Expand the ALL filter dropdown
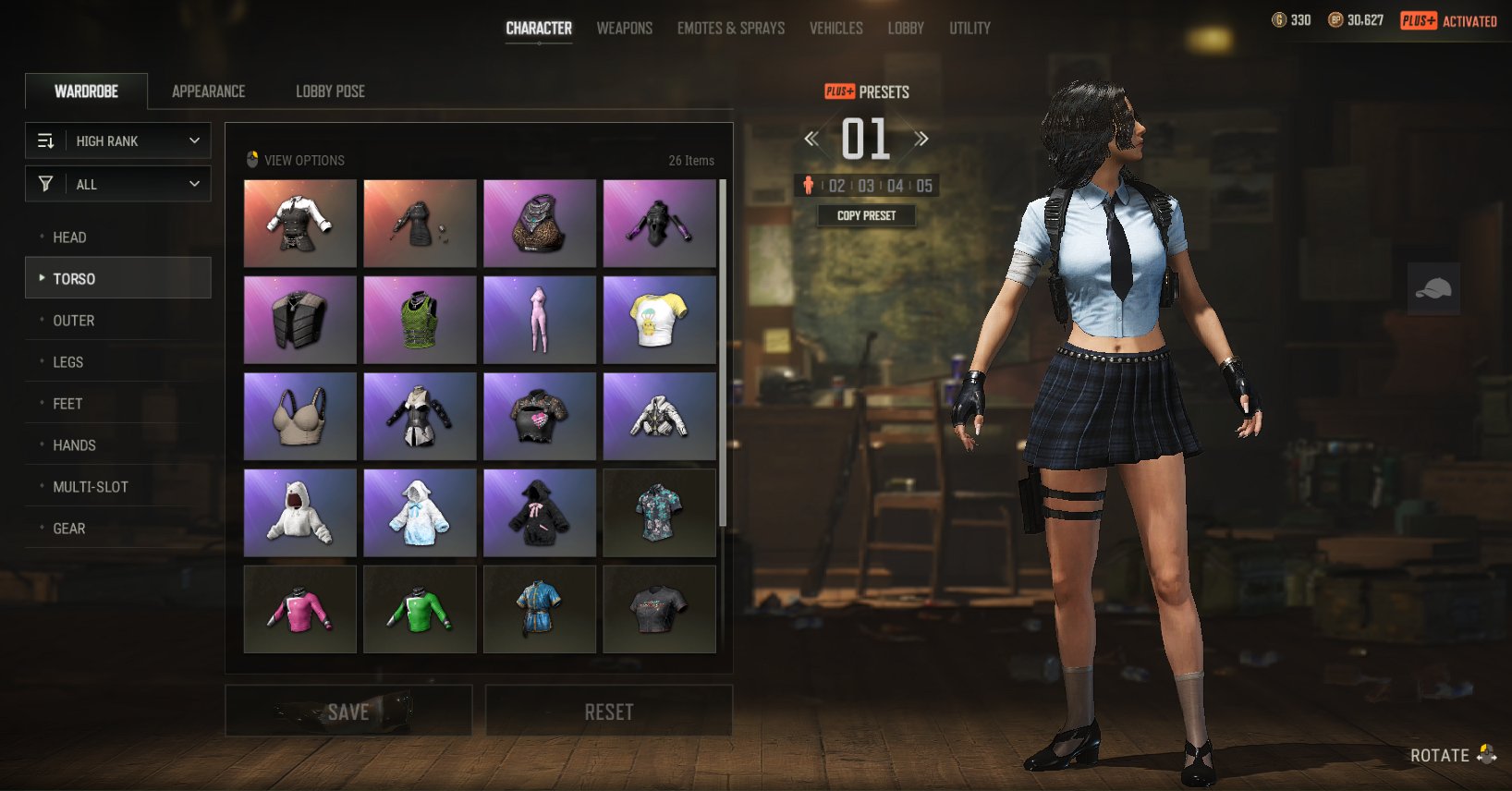Image resolution: width=1512 pixels, height=791 pixels. click(x=118, y=184)
